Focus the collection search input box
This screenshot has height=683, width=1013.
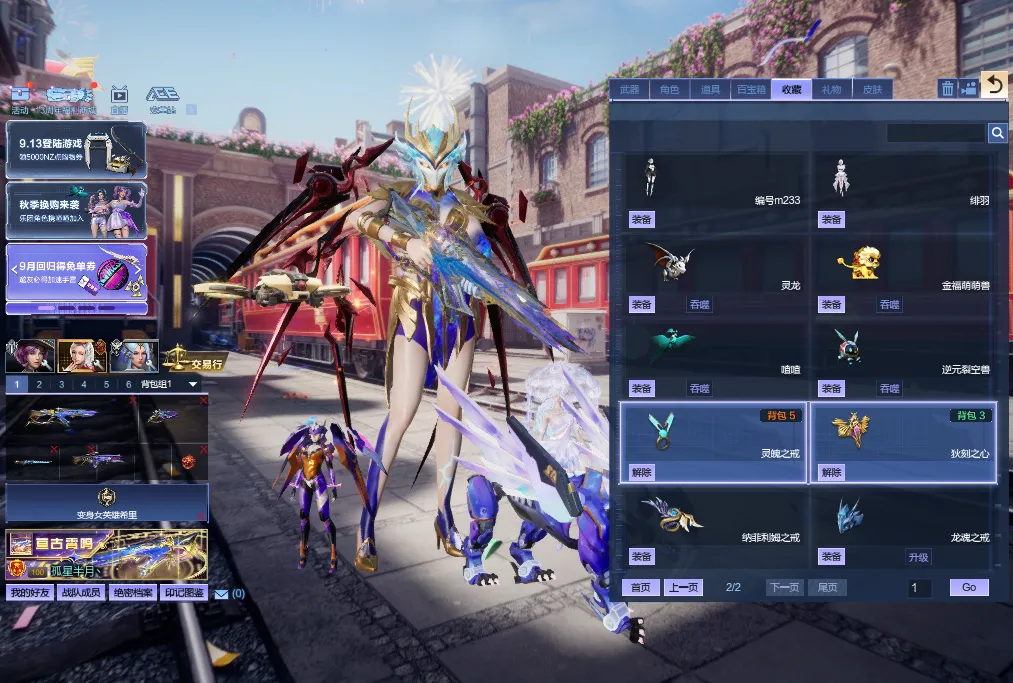coord(936,133)
